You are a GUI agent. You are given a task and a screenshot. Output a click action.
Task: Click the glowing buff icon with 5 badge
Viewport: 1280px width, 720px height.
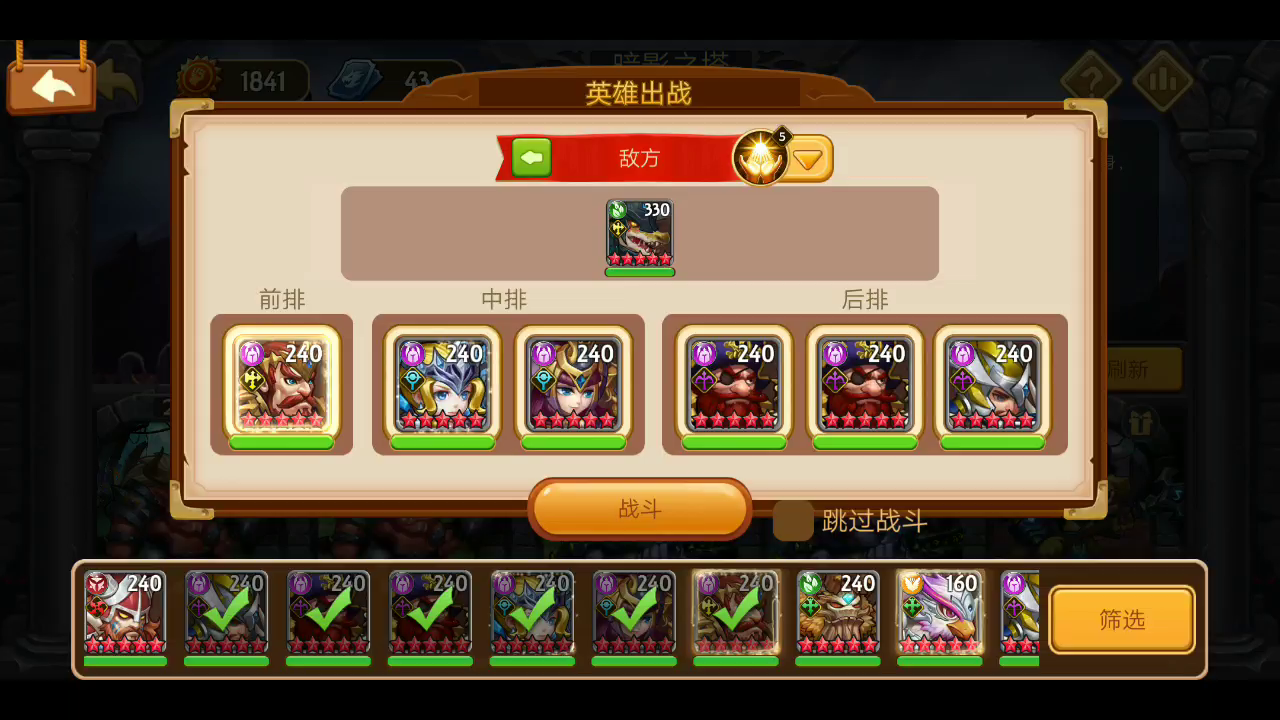click(761, 157)
